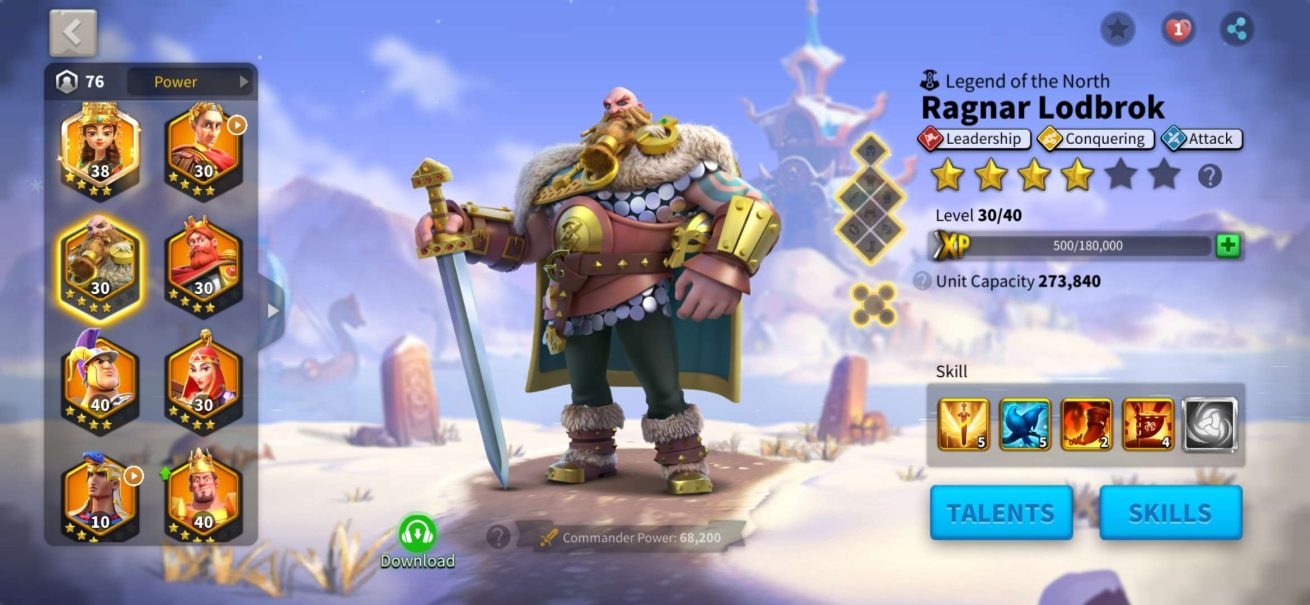Go back with the arrow button
This screenshot has width=1310, height=605.
tap(73, 33)
